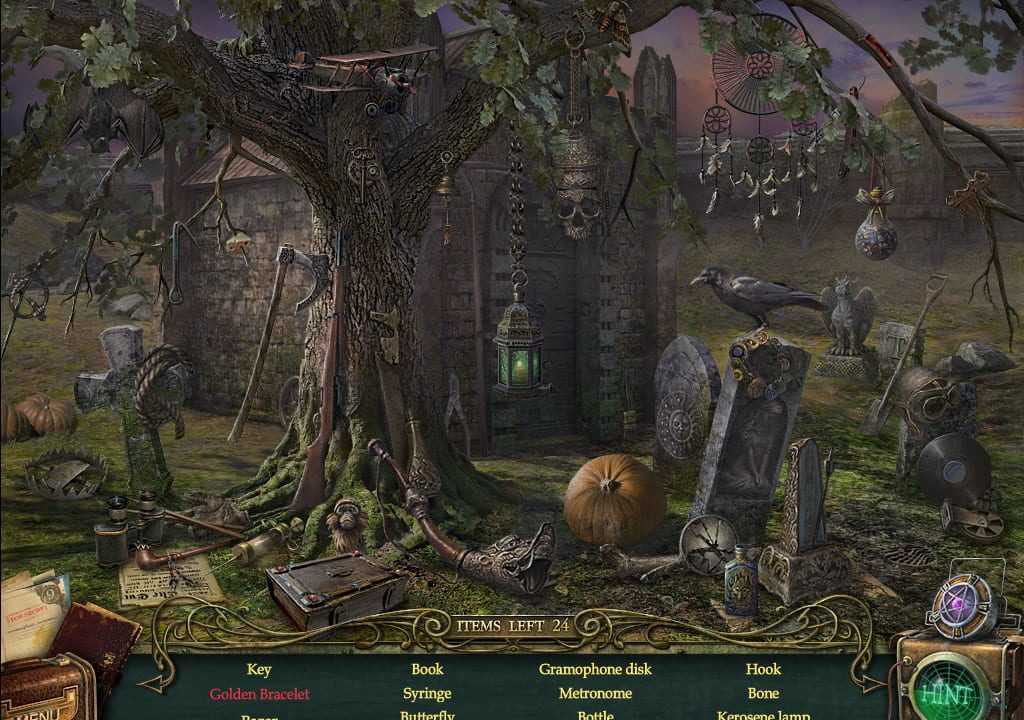
Task: Select the Syringe list entry
Action: [427, 693]
